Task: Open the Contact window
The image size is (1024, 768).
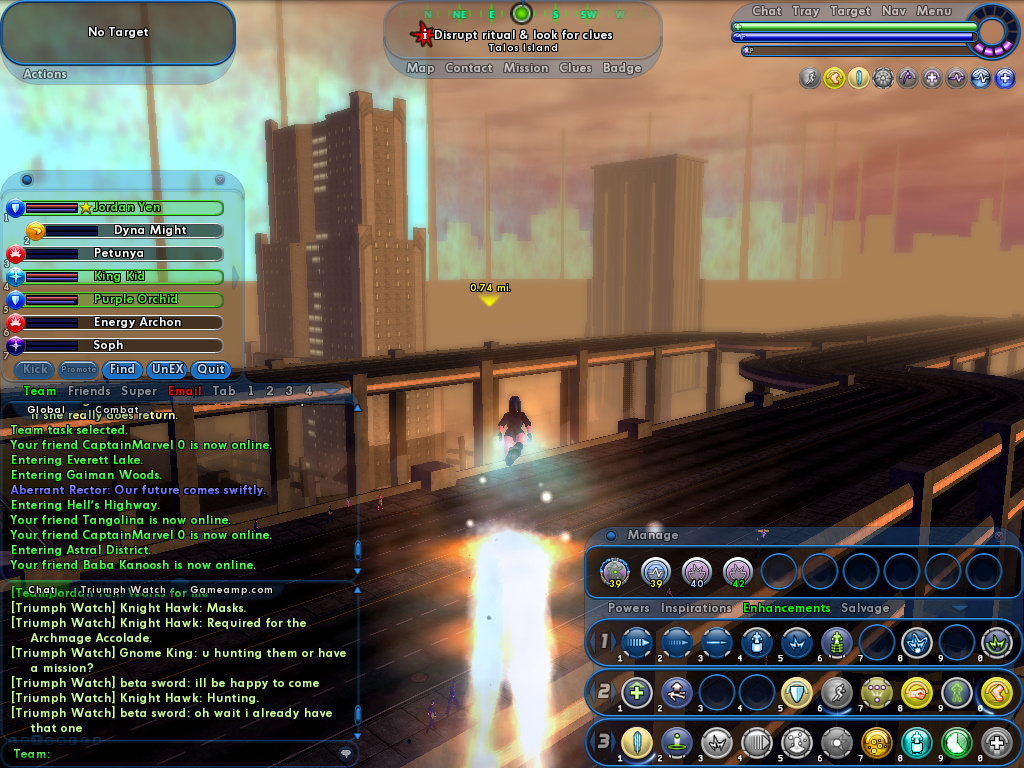Action: click(468, 68)
